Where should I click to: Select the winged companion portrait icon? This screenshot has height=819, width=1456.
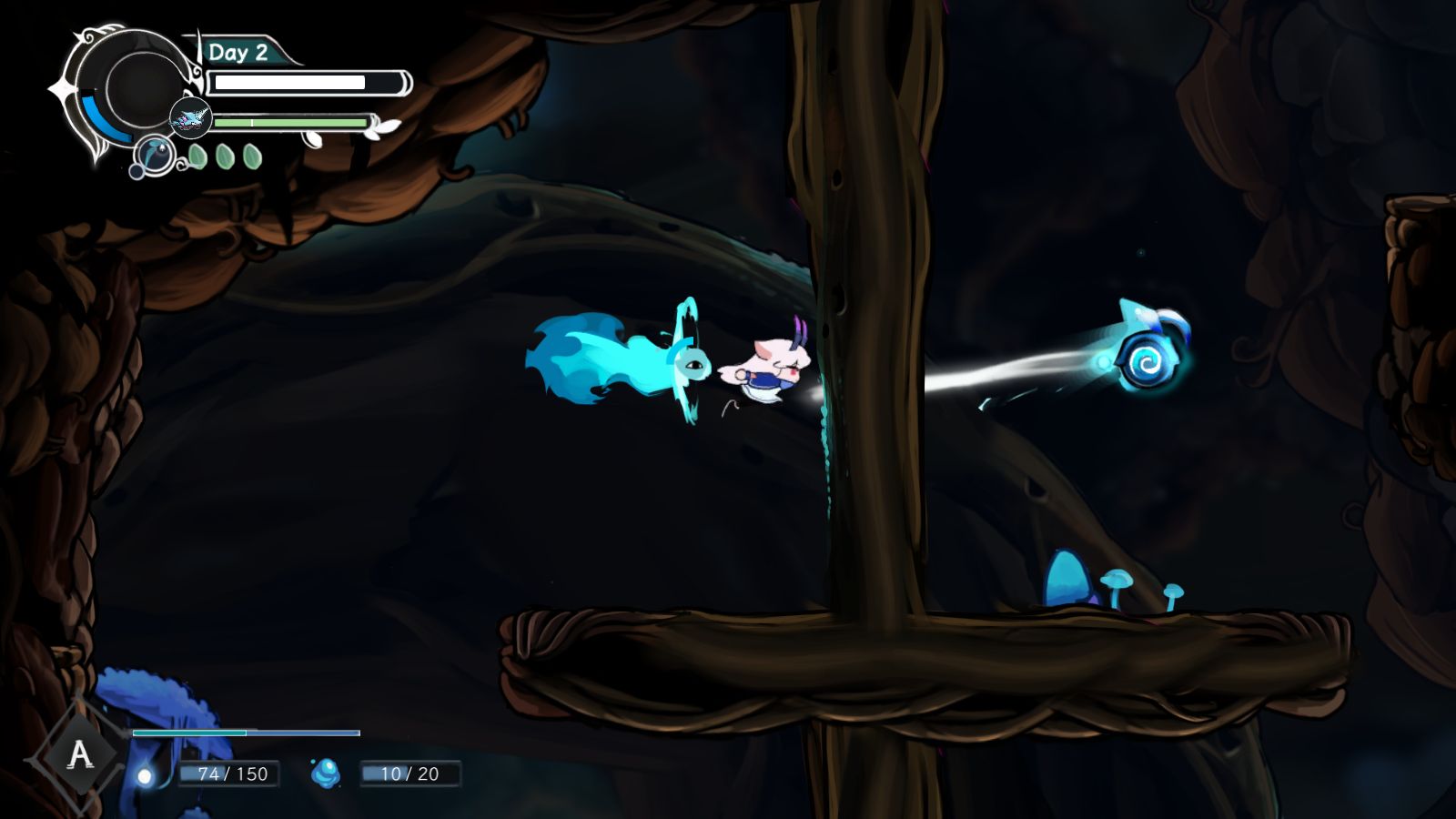(190, 118)
